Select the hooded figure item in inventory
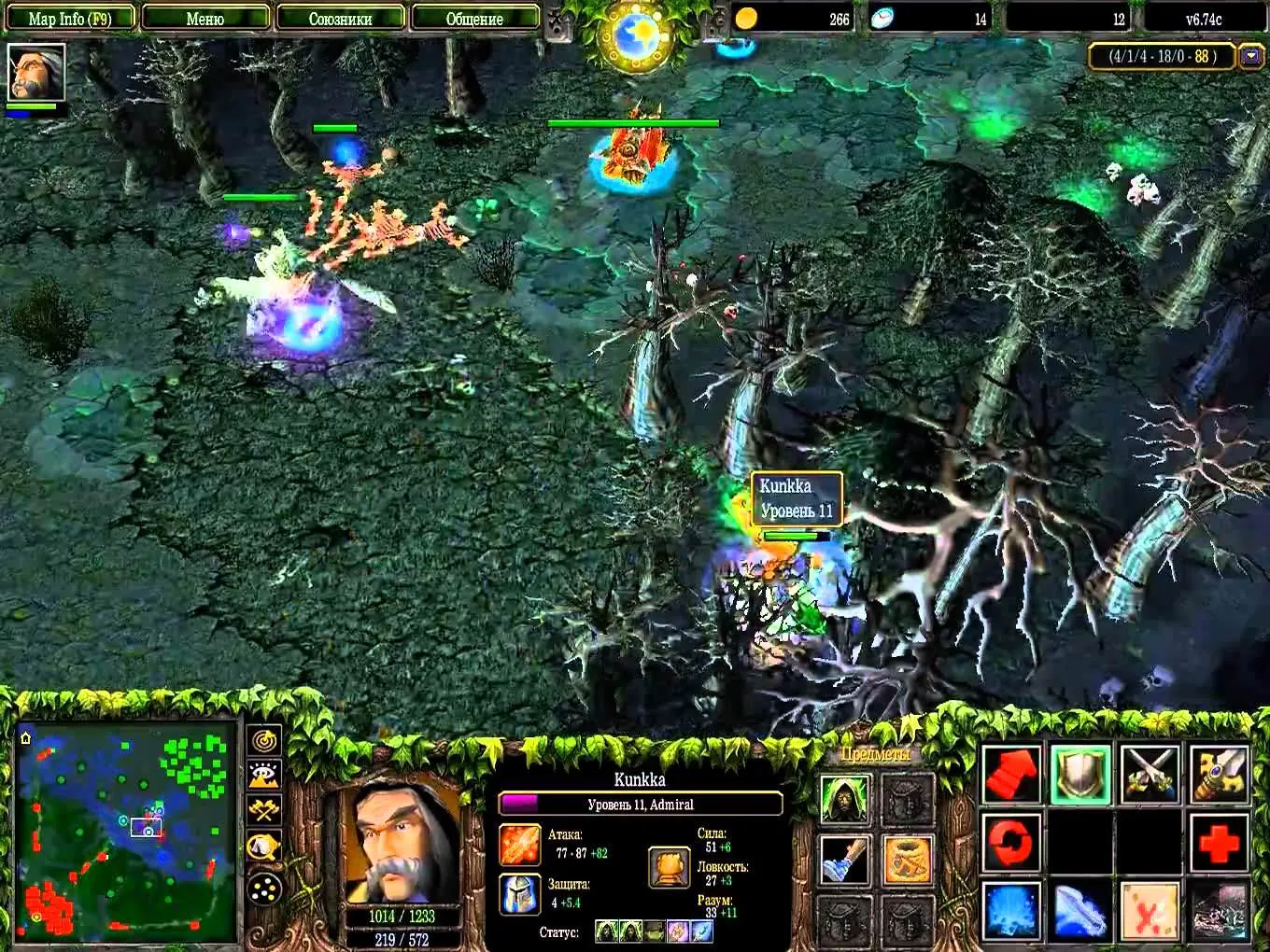Screen dimensions: 1270x952 845,799
